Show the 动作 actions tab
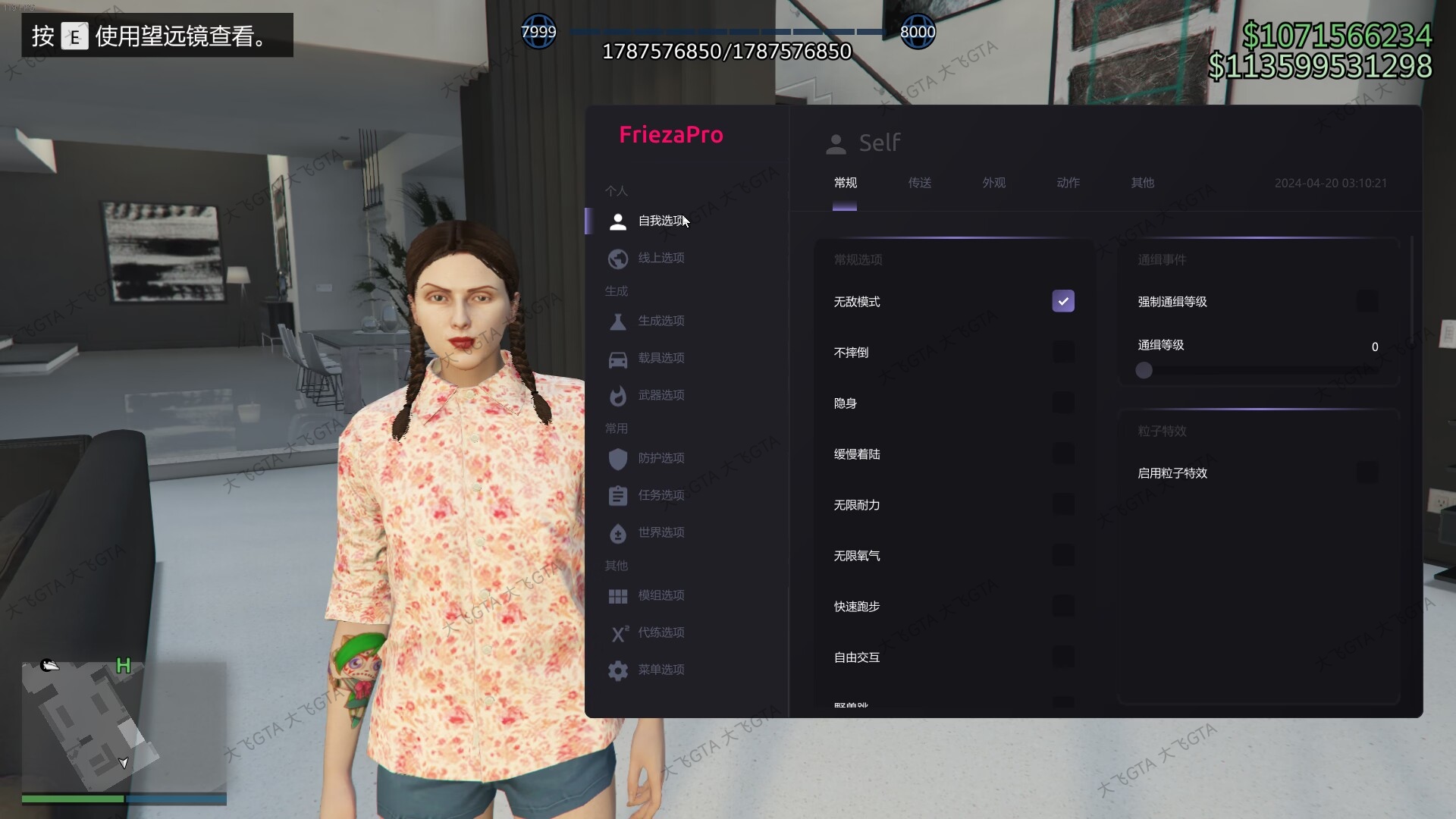Image resolution: width=1456 pixels, height=819 pixels. coord(1068,183)
